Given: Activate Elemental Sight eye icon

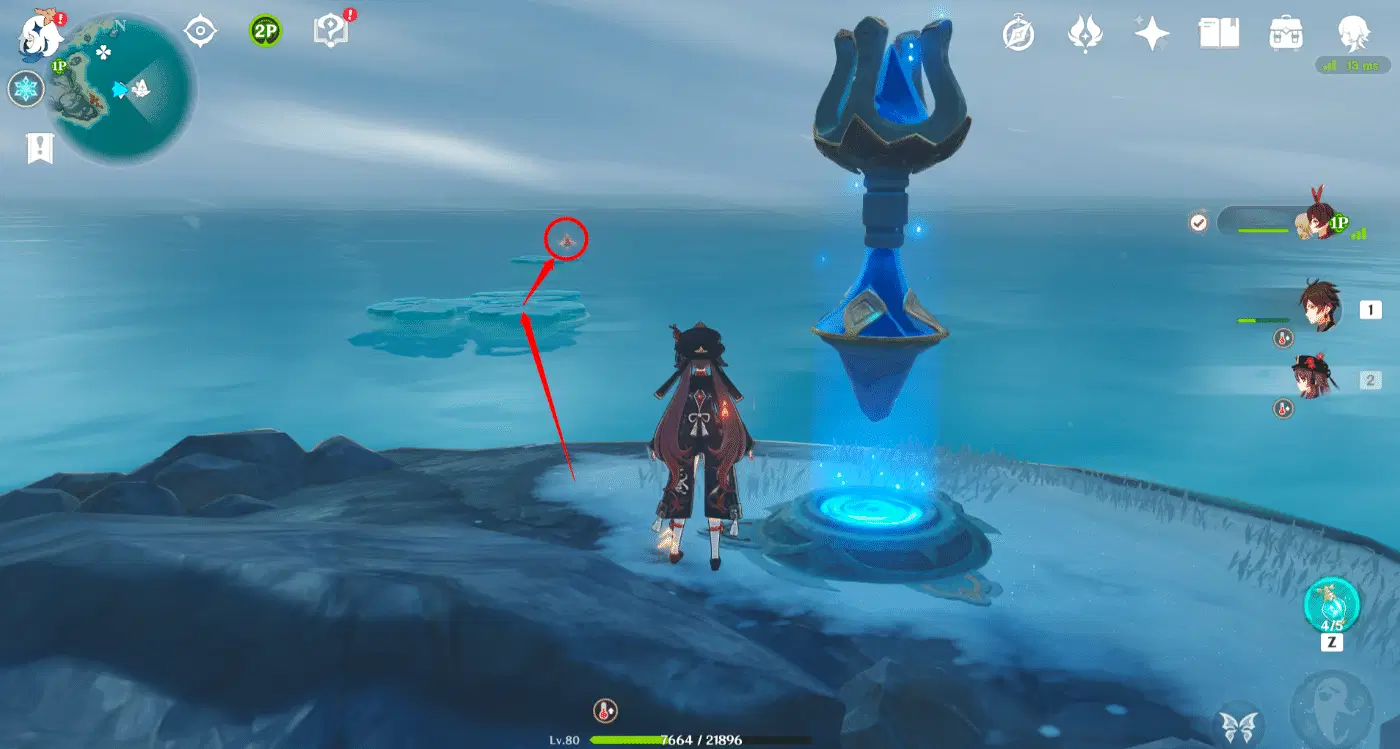Looking at the screenshot, I should tap(200, 32).
